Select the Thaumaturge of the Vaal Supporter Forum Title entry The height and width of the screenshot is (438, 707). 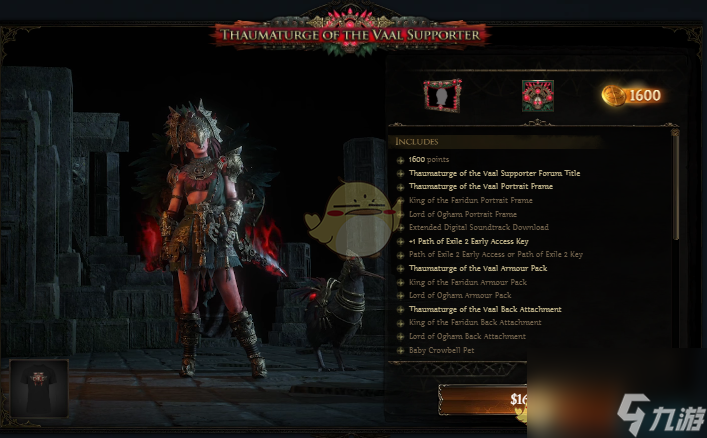coord(494,173)
